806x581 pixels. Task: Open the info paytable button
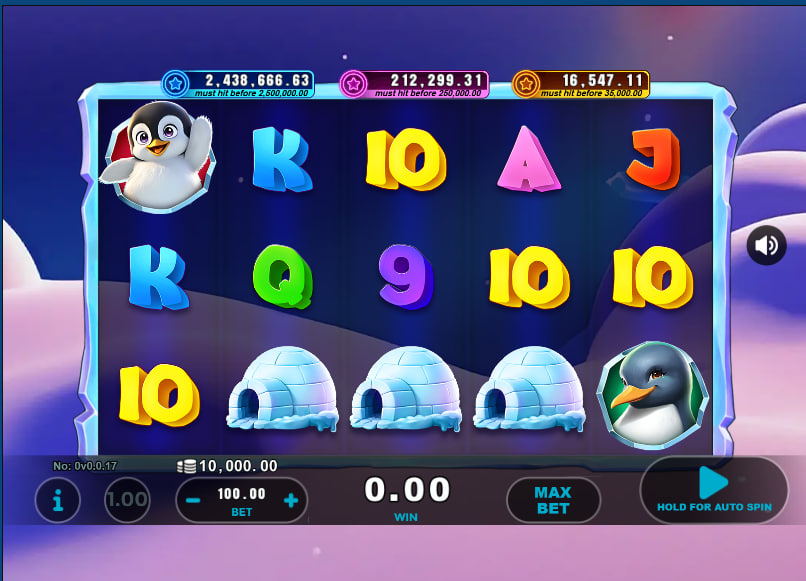(58, 500)
